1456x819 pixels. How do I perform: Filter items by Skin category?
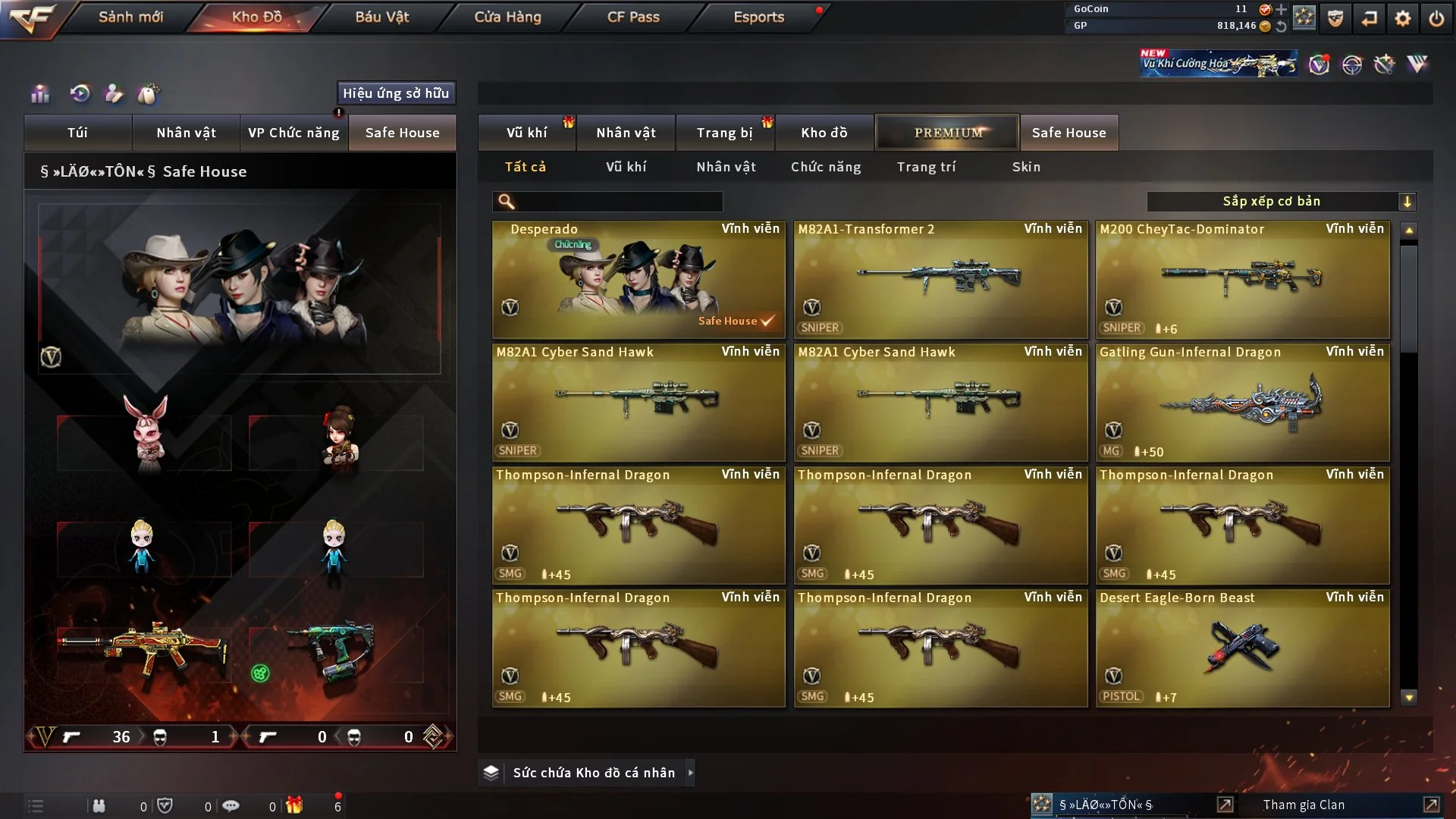pos(1026,167)
